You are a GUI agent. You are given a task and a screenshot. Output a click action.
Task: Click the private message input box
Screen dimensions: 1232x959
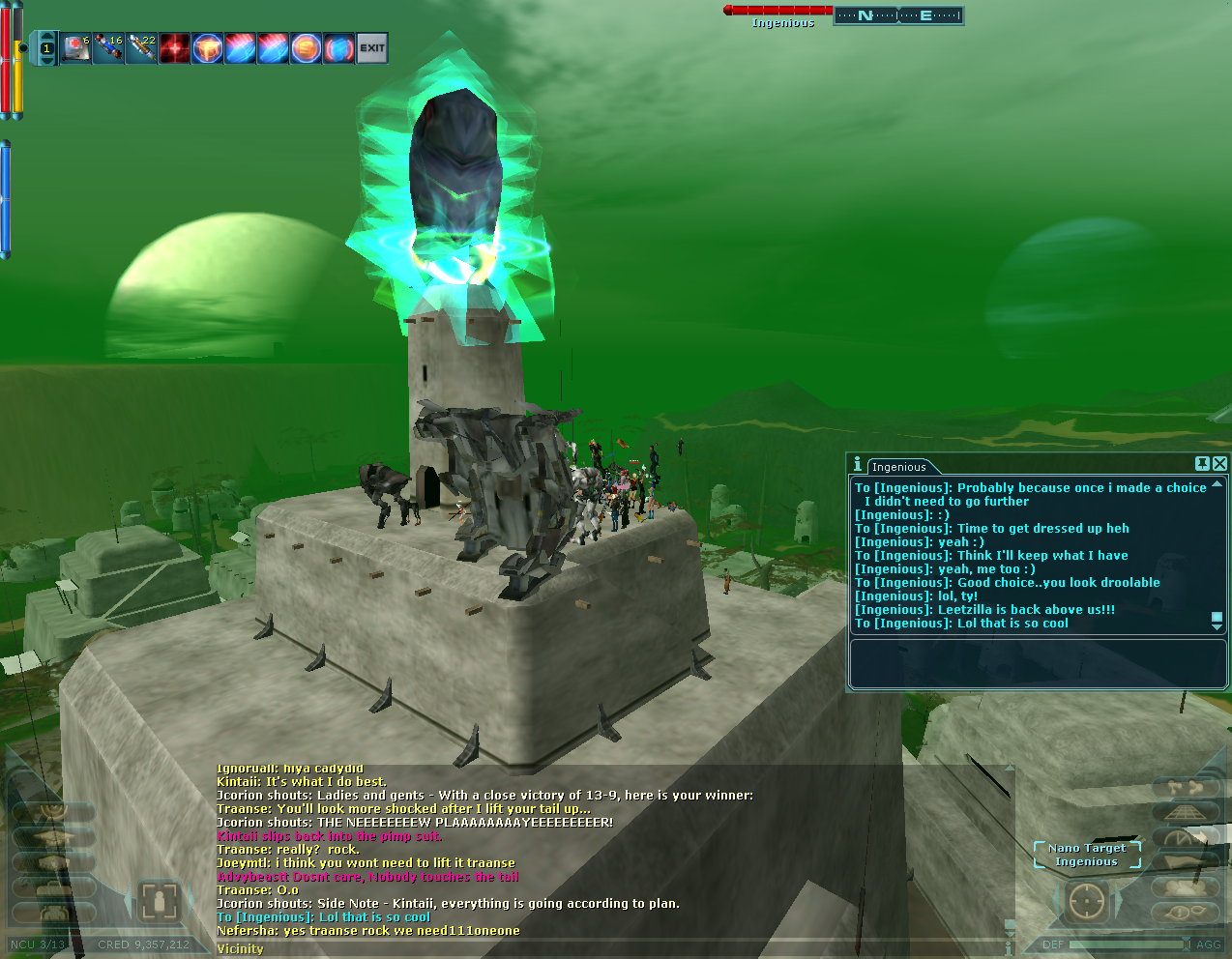pos(1037,663)
